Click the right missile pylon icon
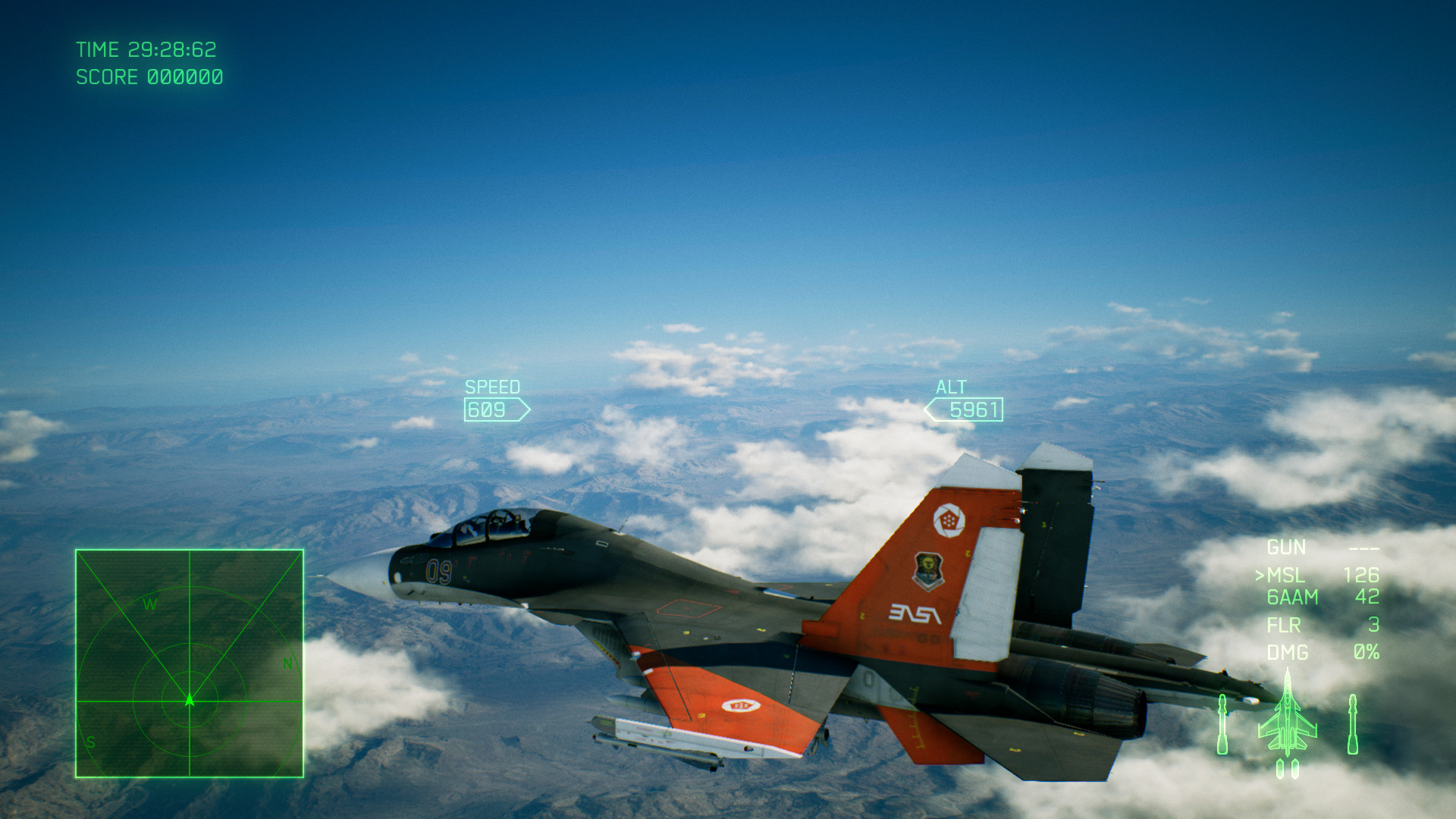This screenshot has height=819, width=1456. 1354,723
